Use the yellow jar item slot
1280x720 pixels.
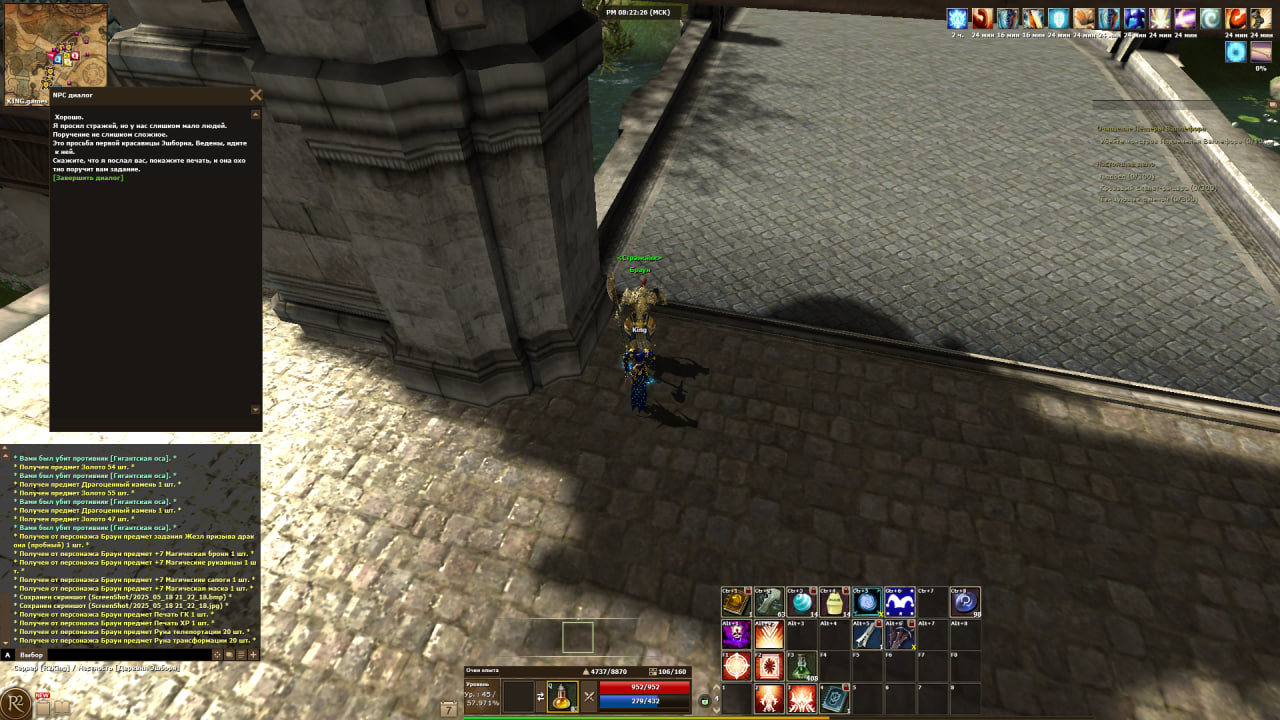pos(834,602)
